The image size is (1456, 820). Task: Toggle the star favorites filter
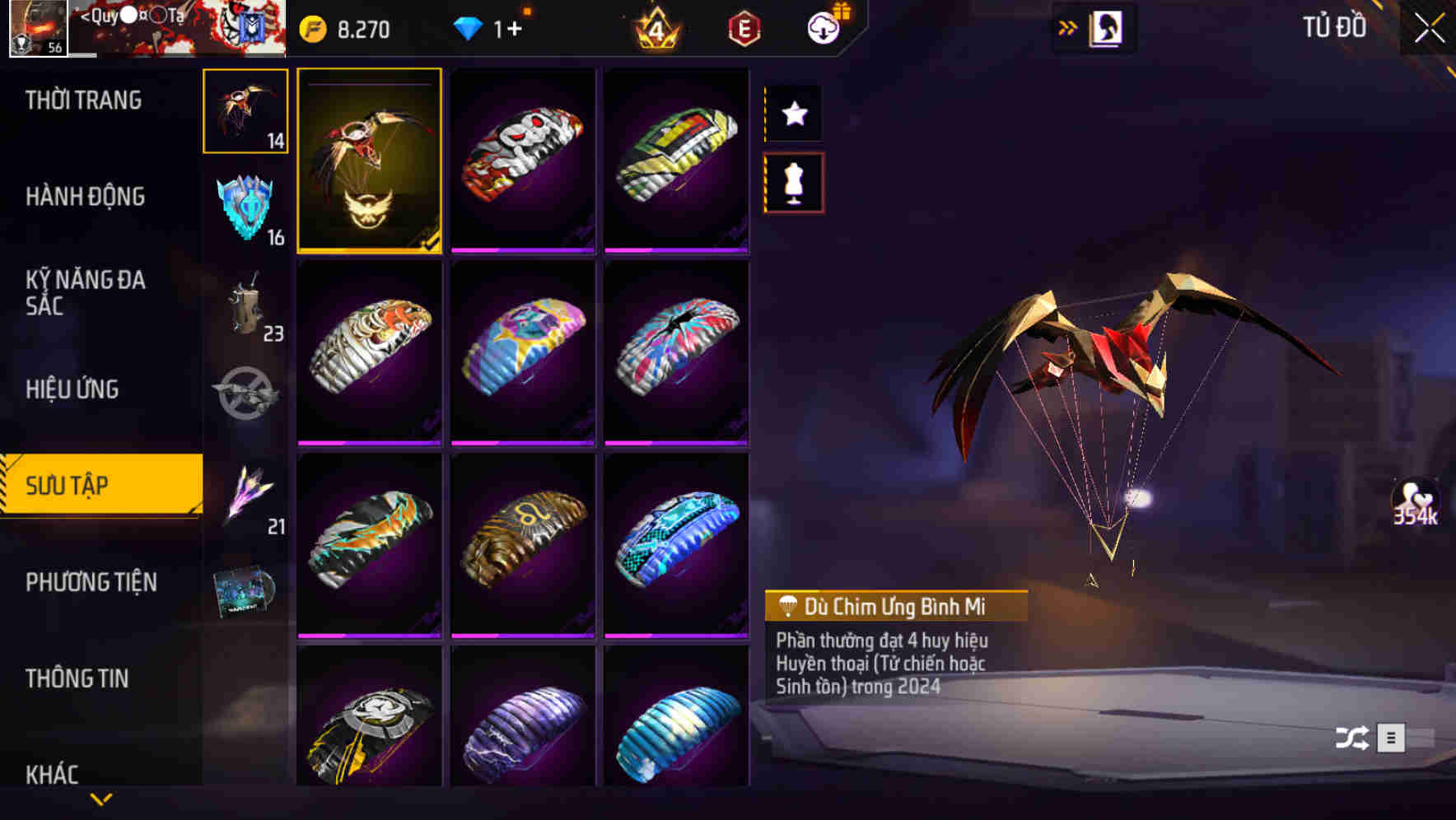coord(793,114)
